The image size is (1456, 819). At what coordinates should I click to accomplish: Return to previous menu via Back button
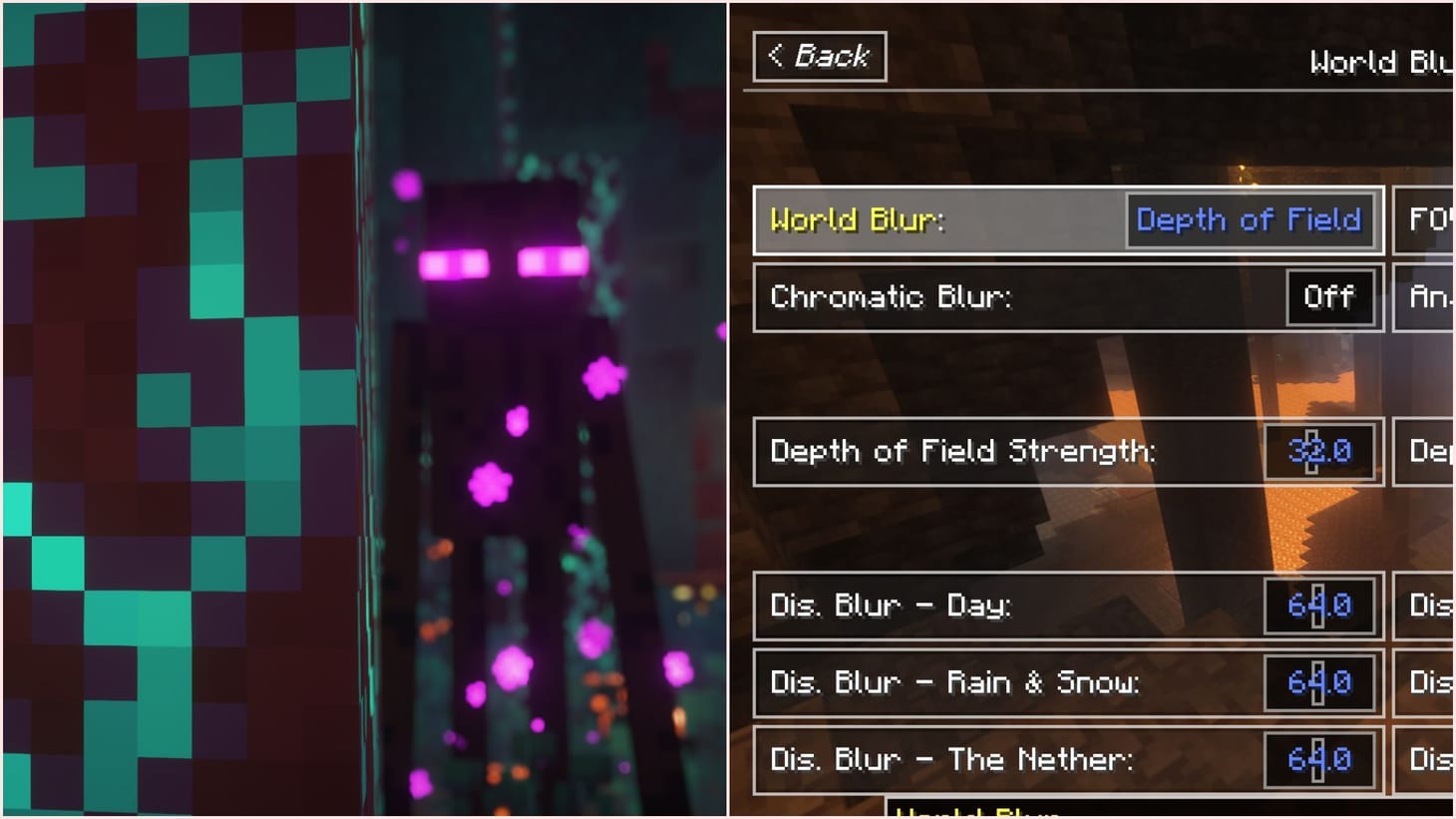click(x=820, y=57)
